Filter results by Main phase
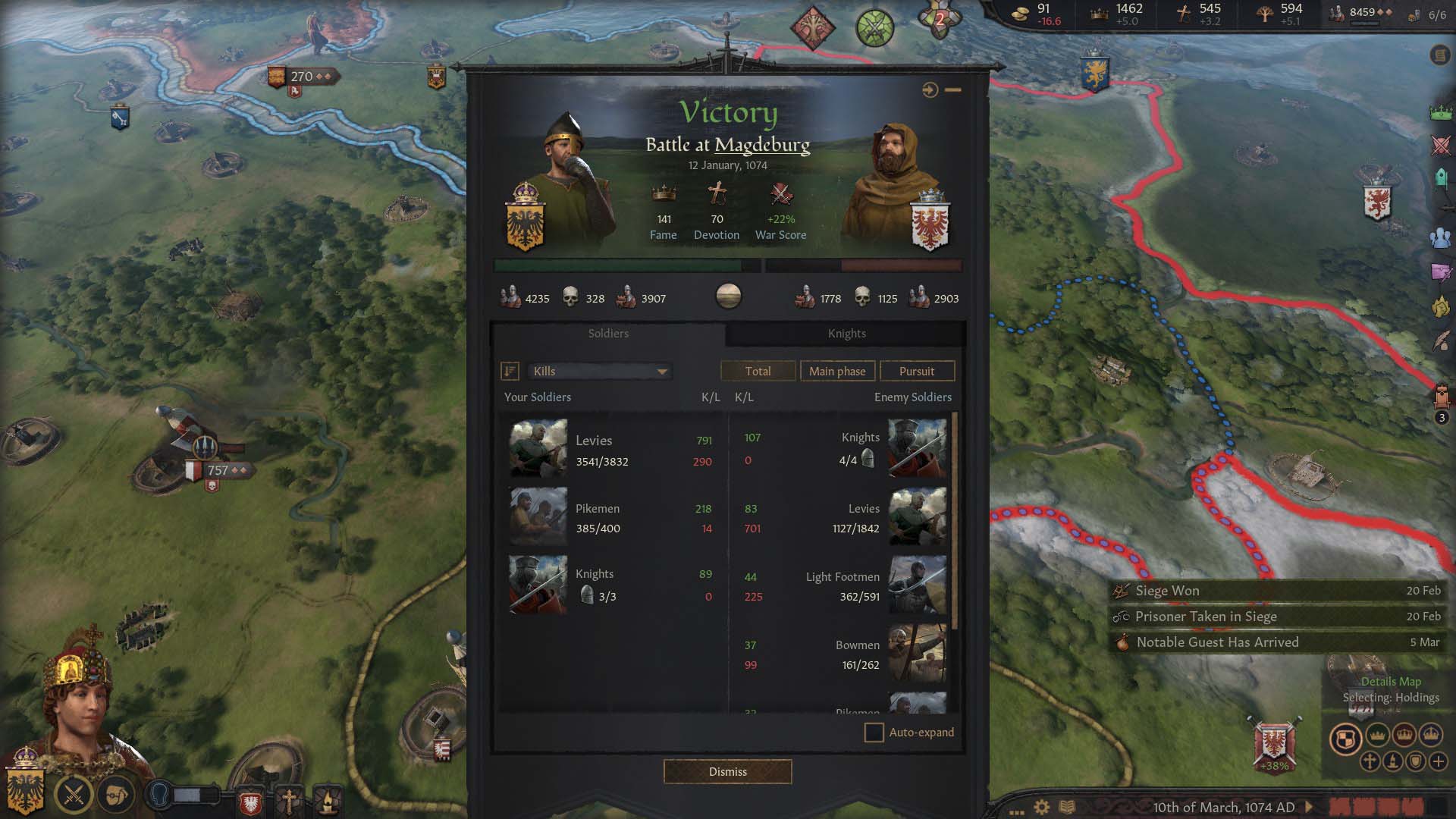This screenshot has width=1456, height=819. tap(837, 372)
